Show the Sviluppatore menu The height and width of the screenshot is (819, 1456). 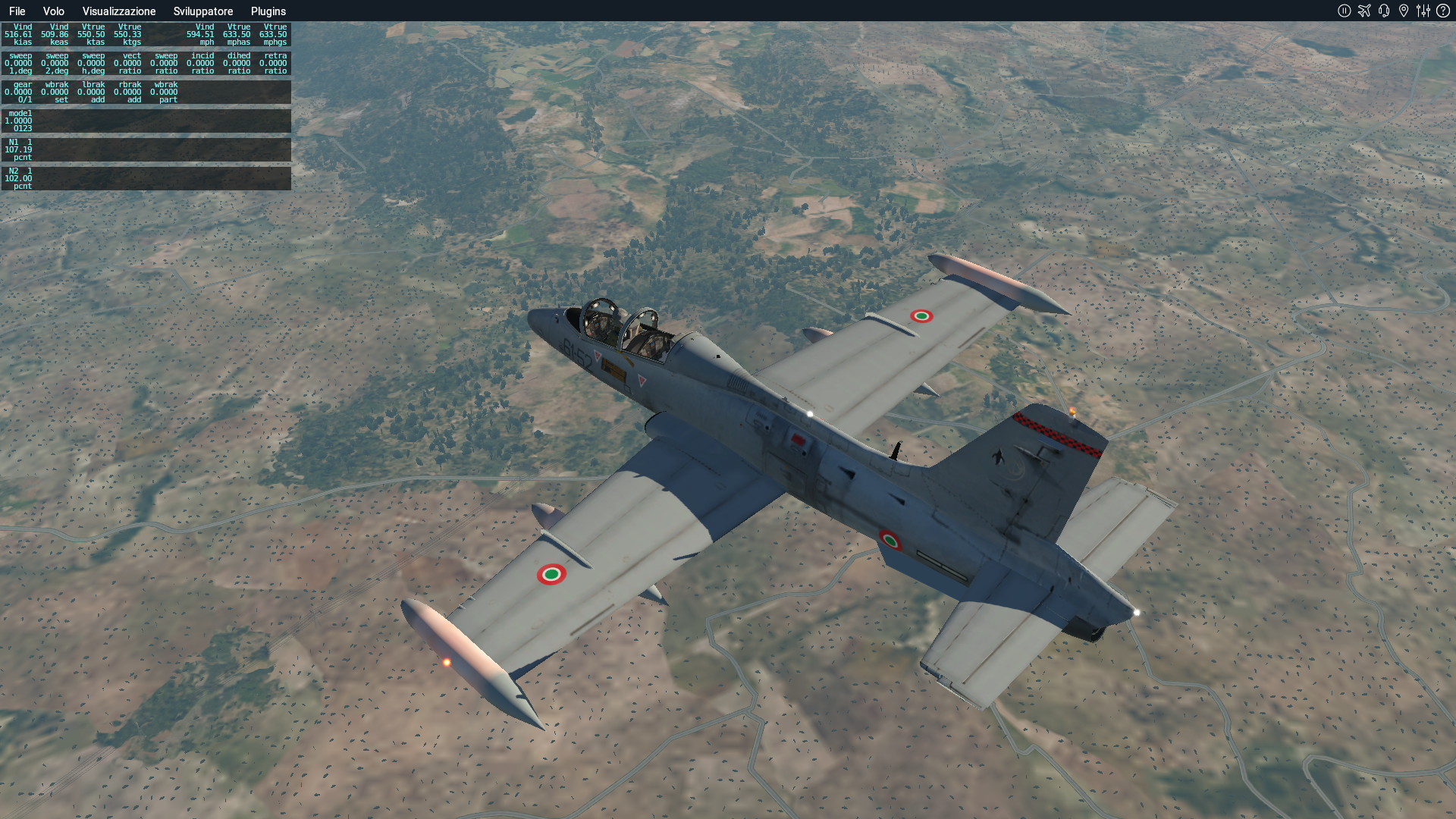203,11
